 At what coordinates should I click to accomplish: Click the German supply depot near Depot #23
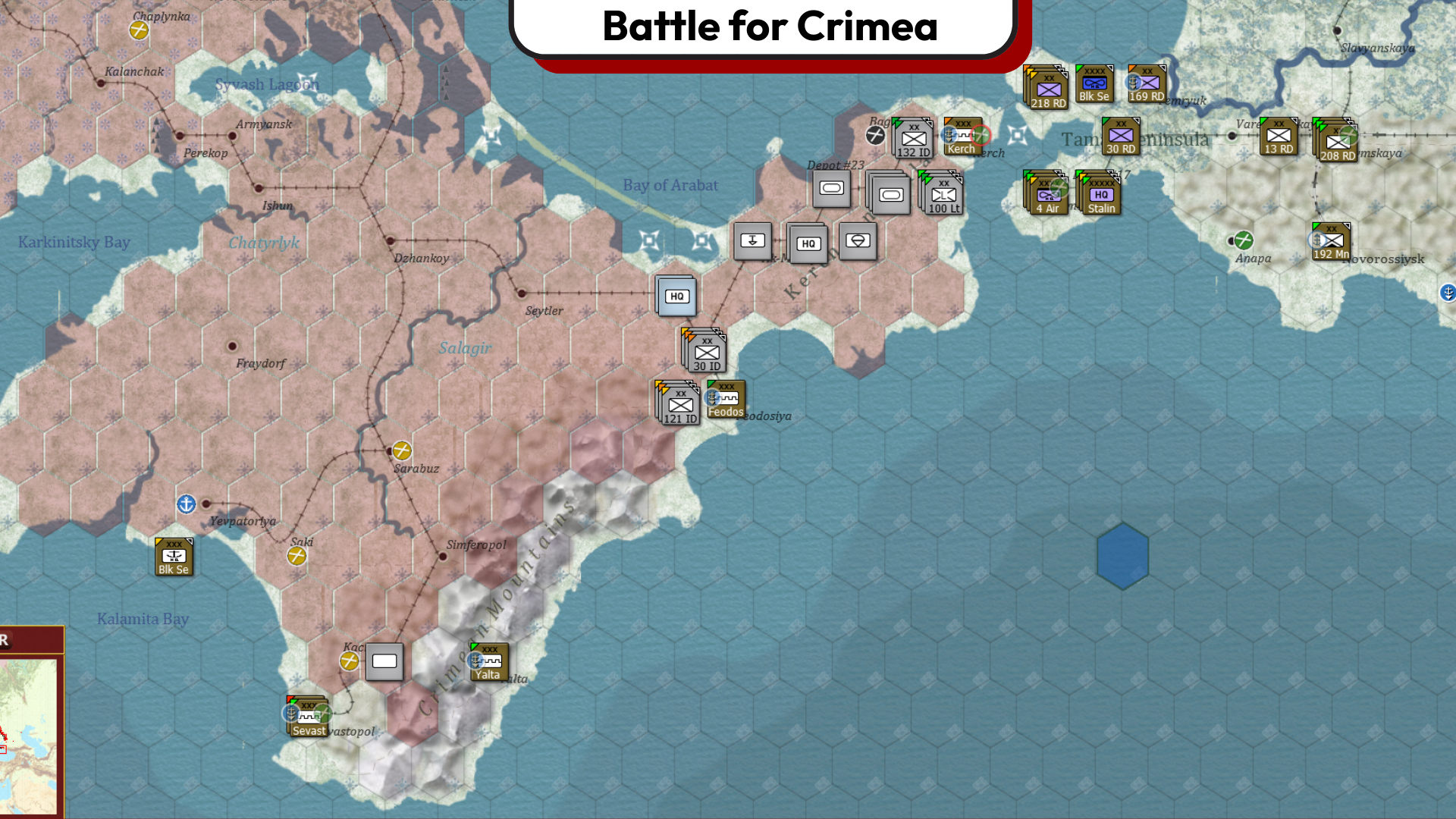pos(830,188)
